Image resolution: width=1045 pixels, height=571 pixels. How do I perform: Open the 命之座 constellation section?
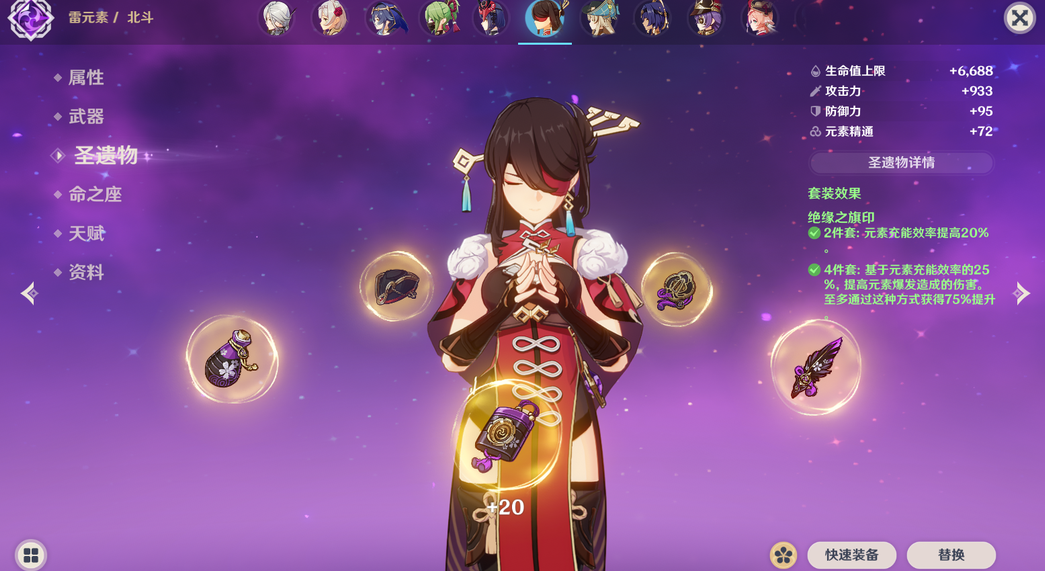point(94,195)
